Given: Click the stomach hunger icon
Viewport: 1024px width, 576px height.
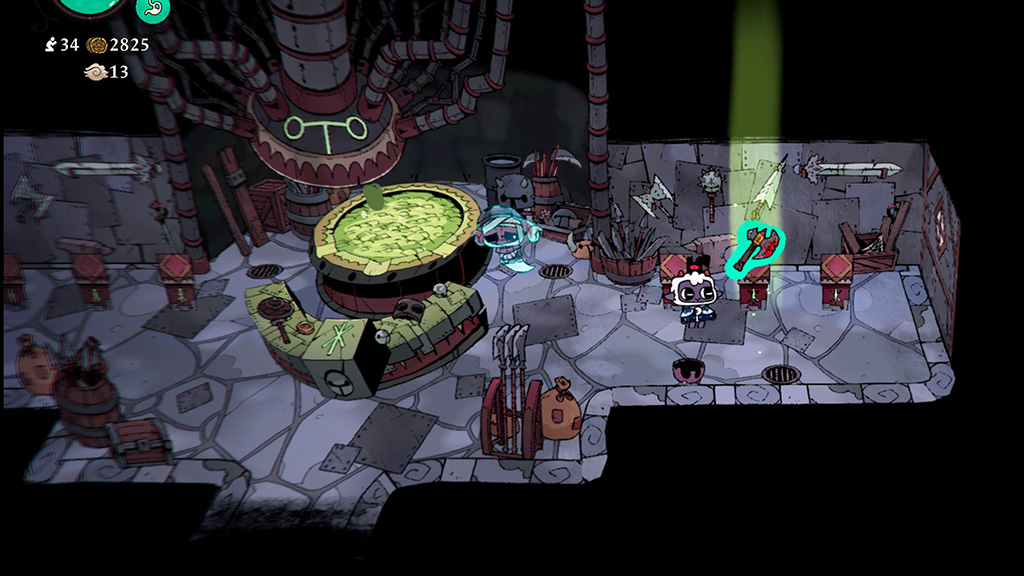Looking at the screenshot, I should (x=153, y=9).
